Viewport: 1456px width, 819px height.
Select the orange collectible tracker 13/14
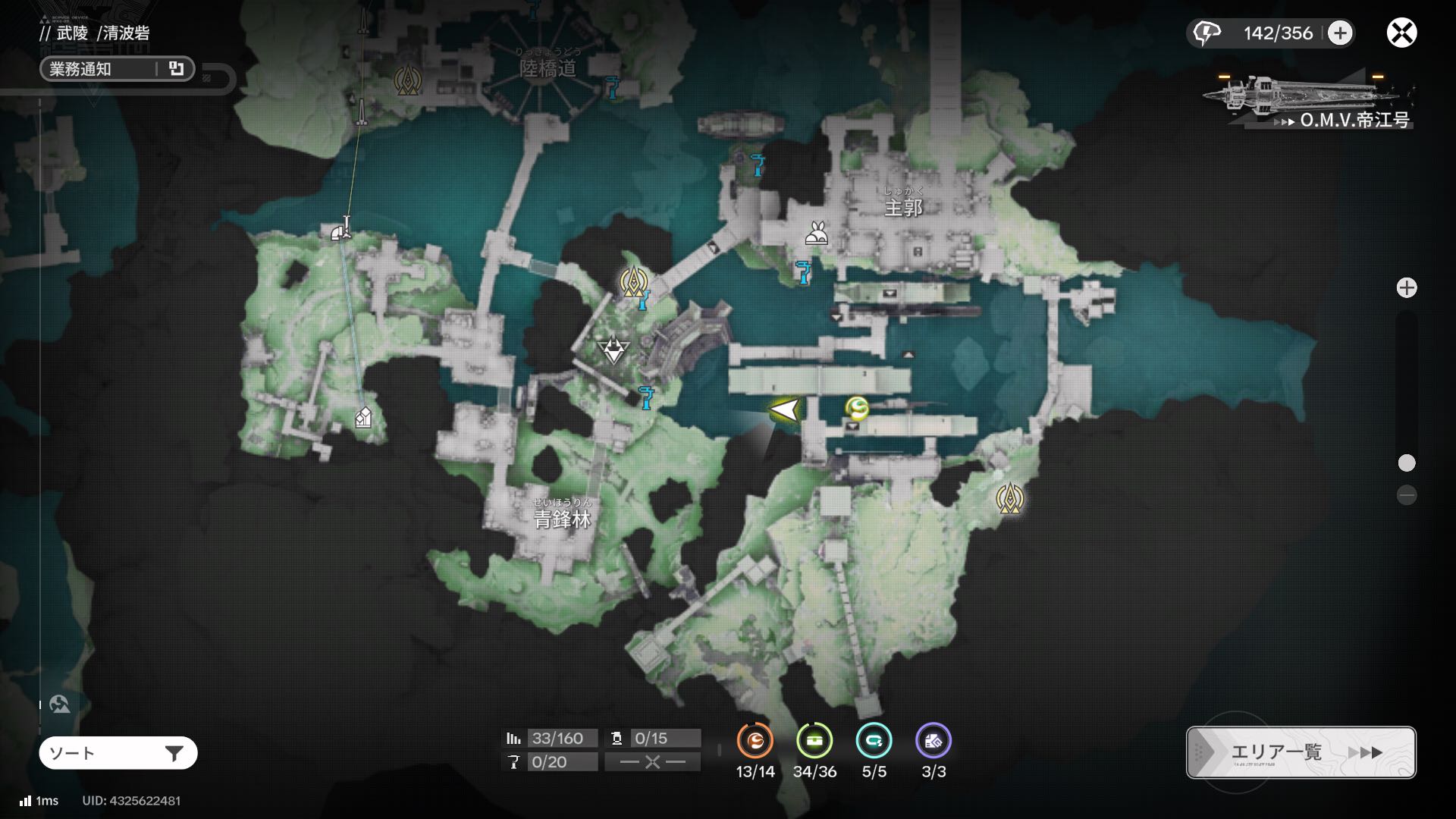click(x=755, y=742)
